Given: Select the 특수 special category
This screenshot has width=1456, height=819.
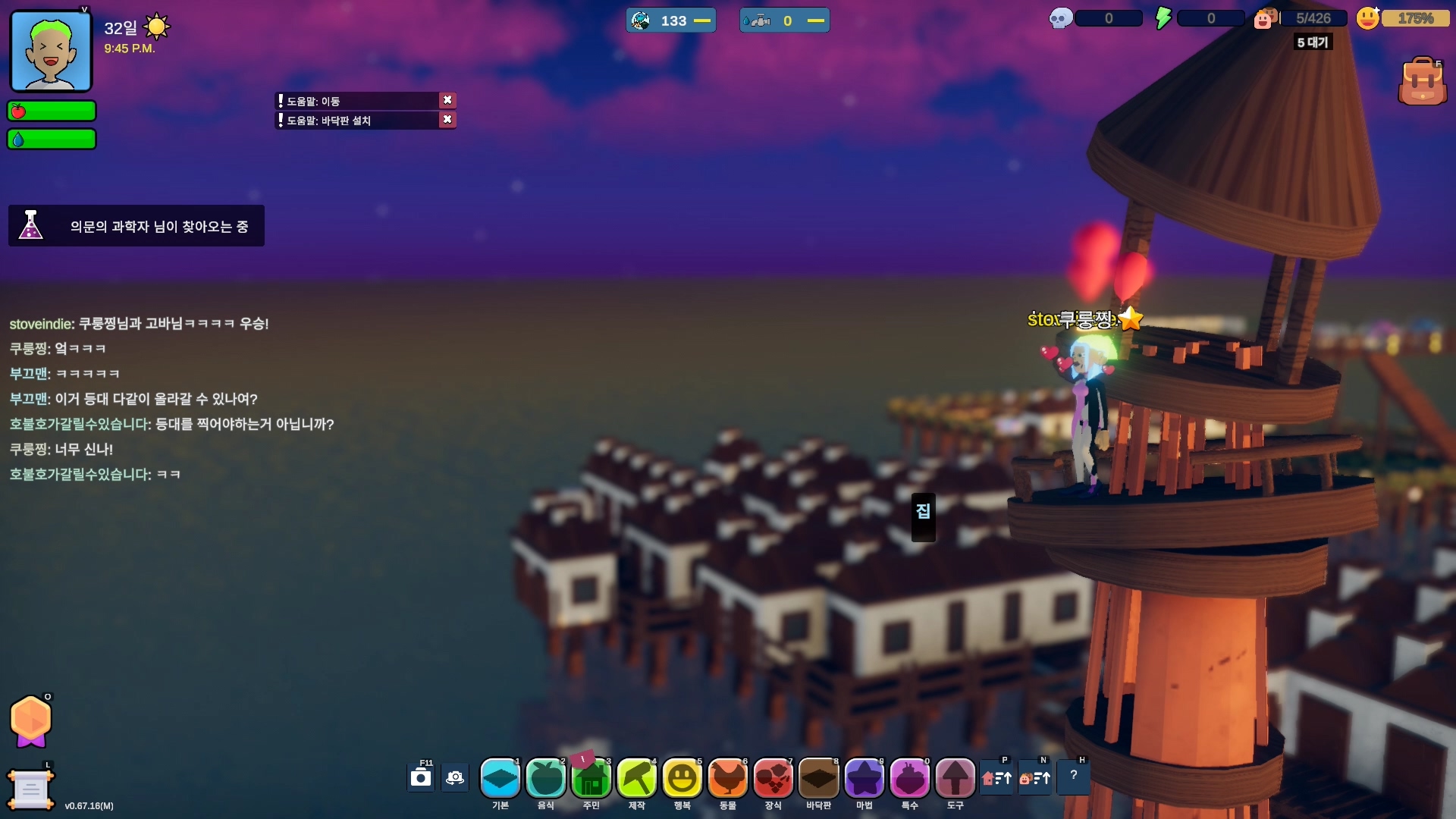Looking at the screenshot, I should tap(910, 778).
